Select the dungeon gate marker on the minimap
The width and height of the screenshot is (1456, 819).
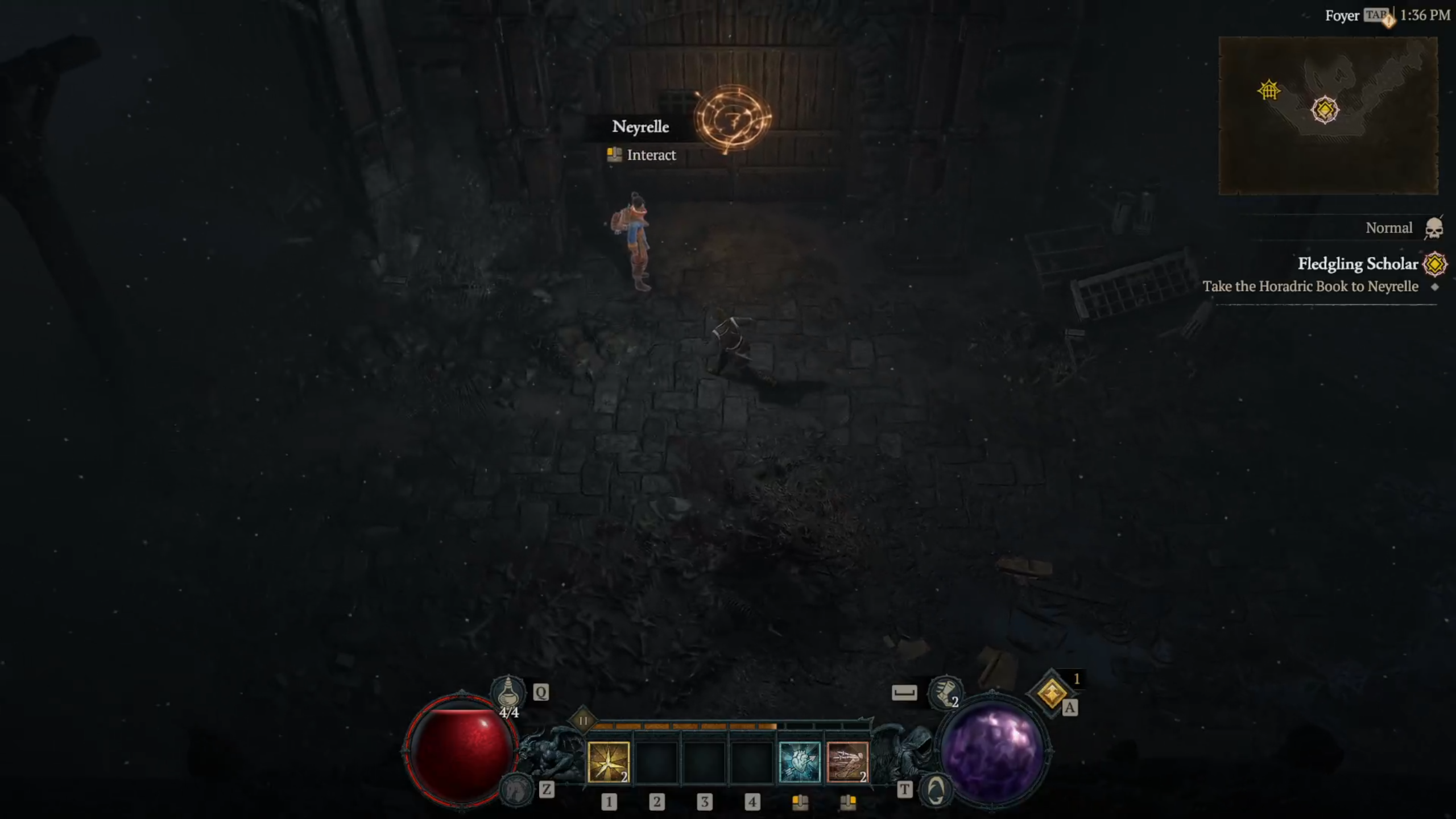click(1268, 90)
